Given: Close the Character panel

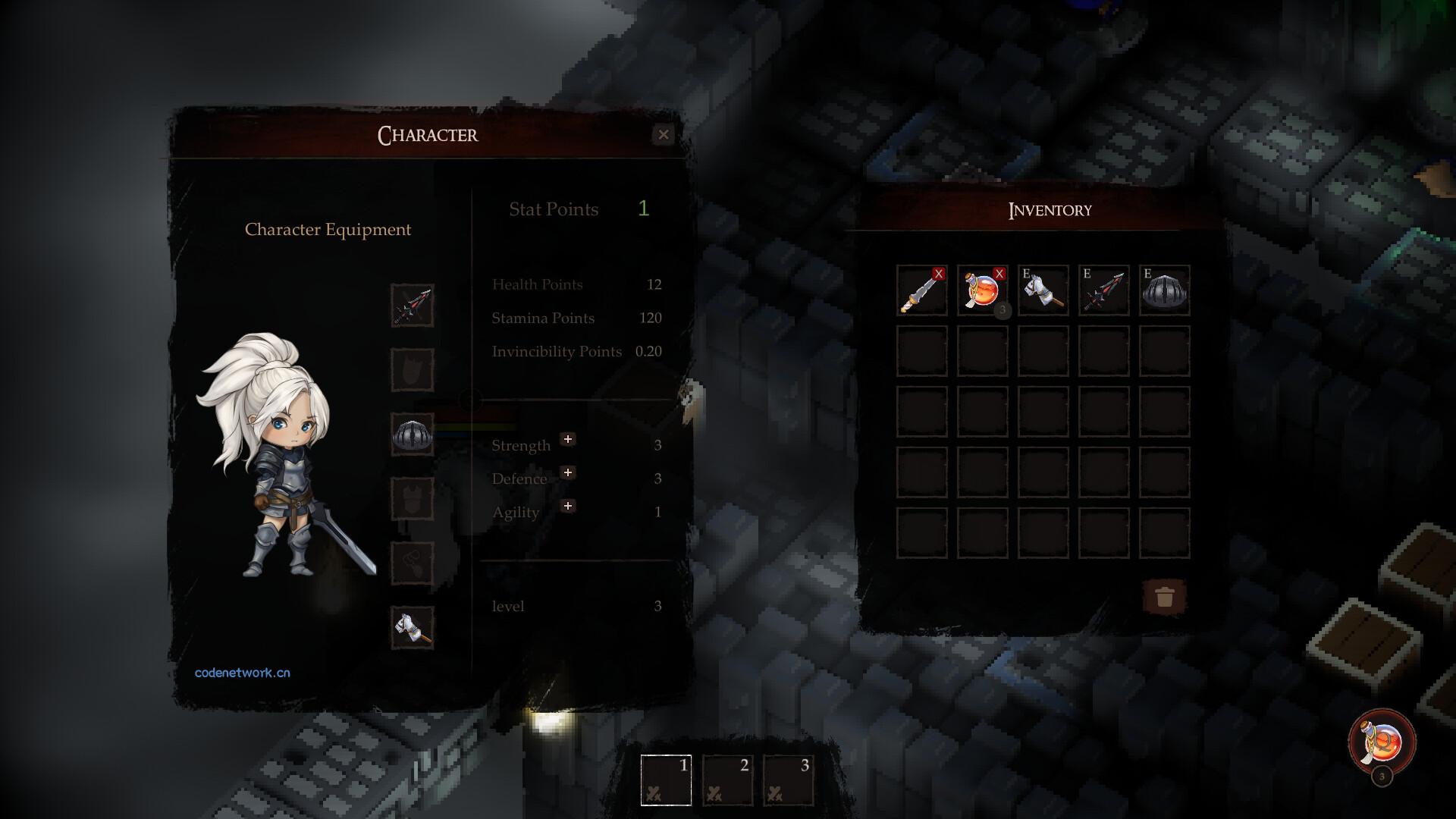Looking at the screenshot, I should click(664, 135).
